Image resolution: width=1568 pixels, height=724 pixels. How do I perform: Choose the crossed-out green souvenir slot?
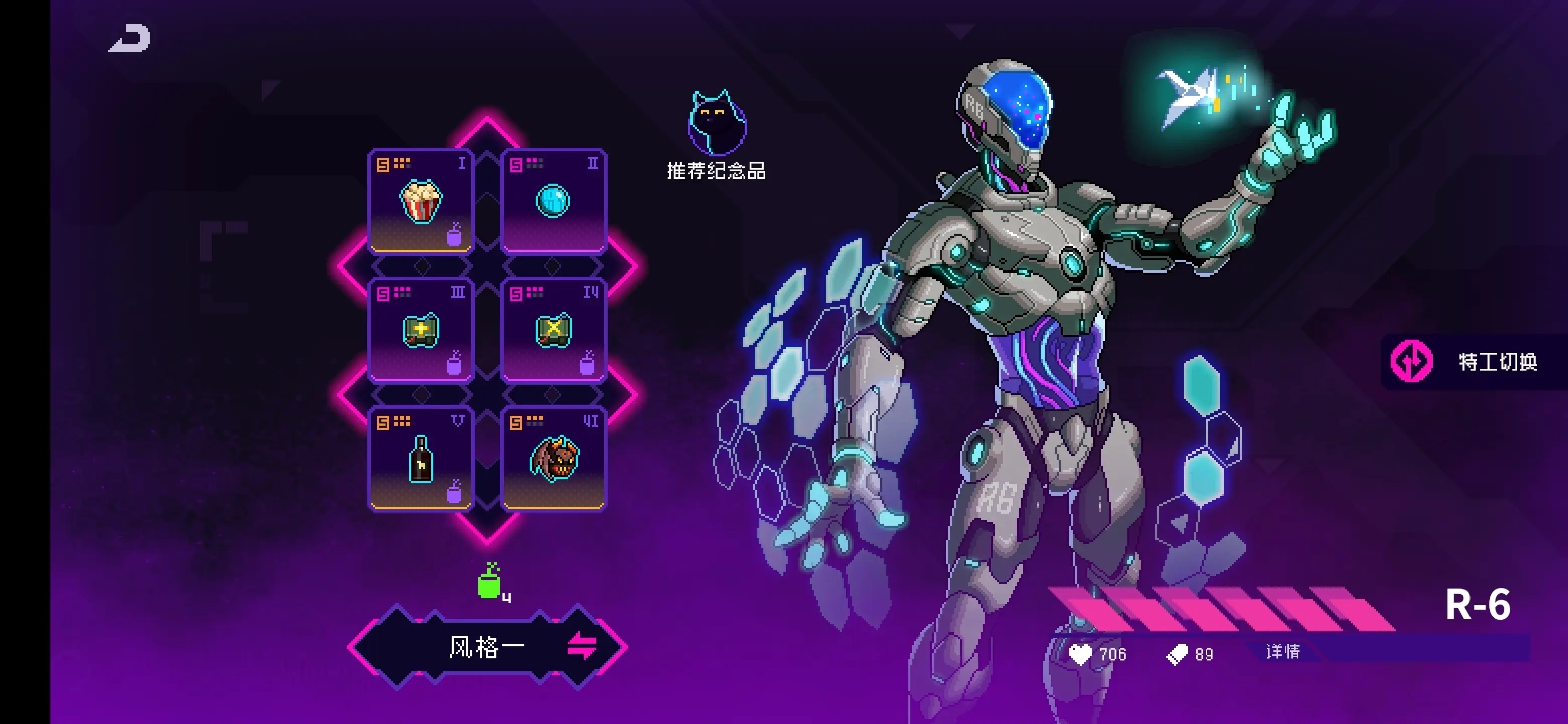coord(553,330)
